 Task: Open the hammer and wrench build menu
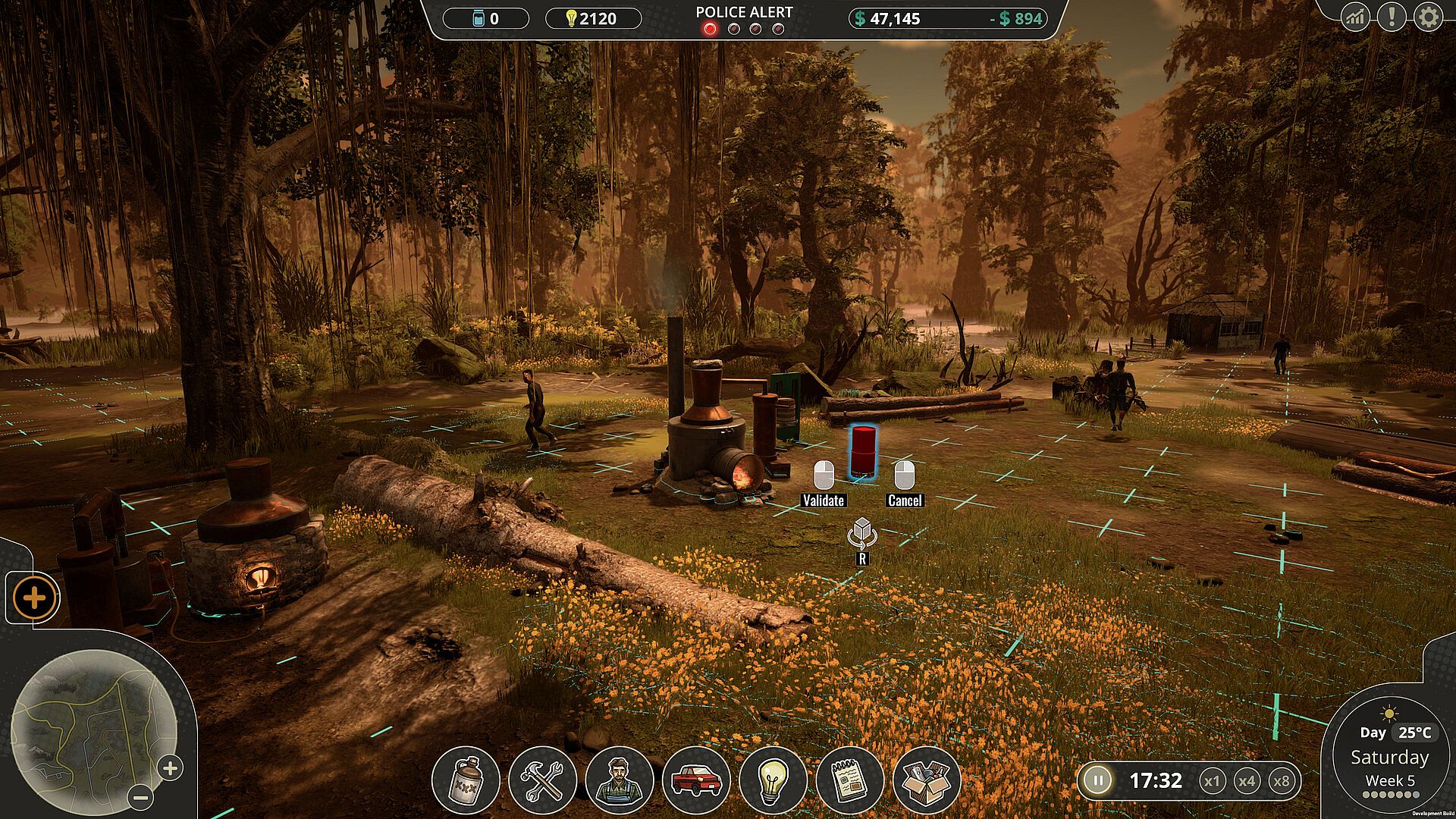542,780
